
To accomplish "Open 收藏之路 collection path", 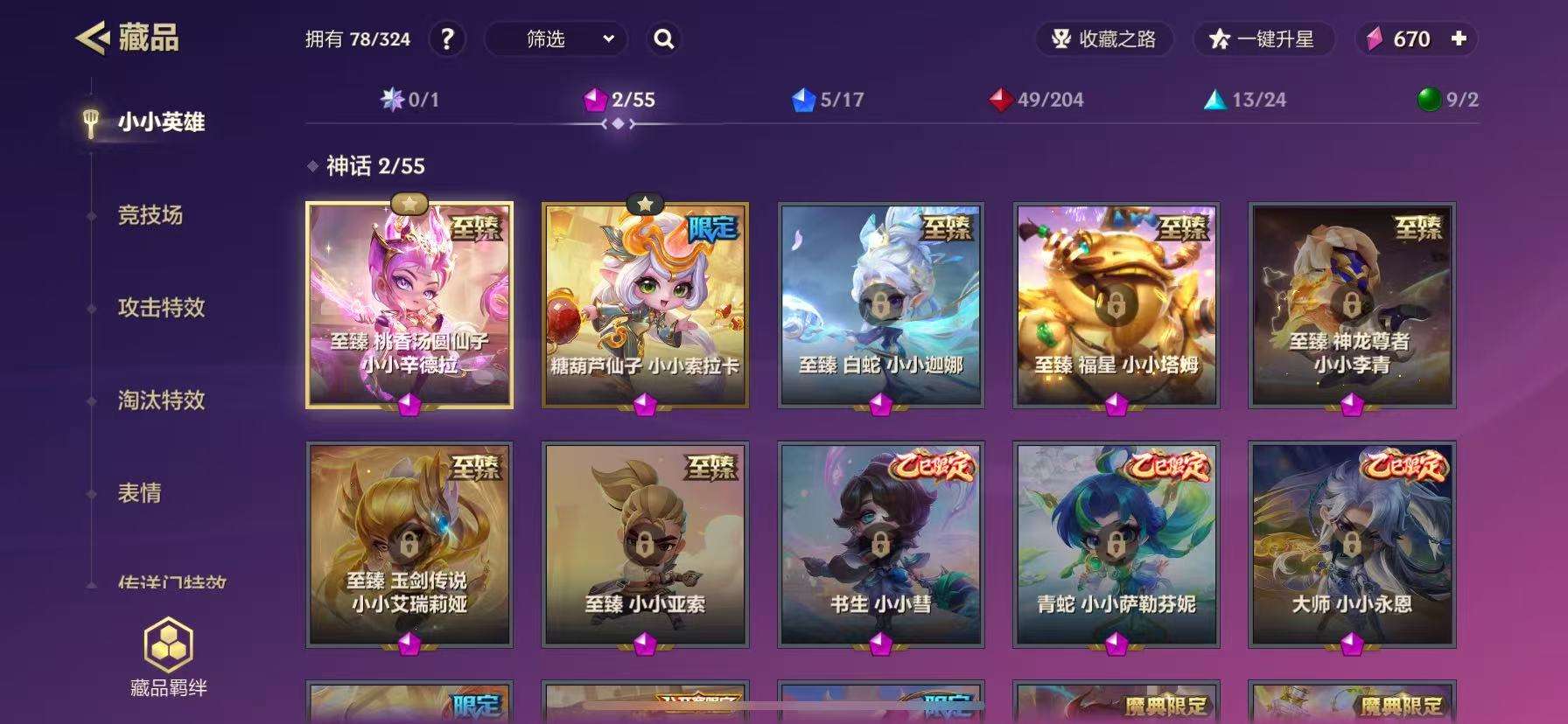I will pyautogui.click(x=1104, y=39).
